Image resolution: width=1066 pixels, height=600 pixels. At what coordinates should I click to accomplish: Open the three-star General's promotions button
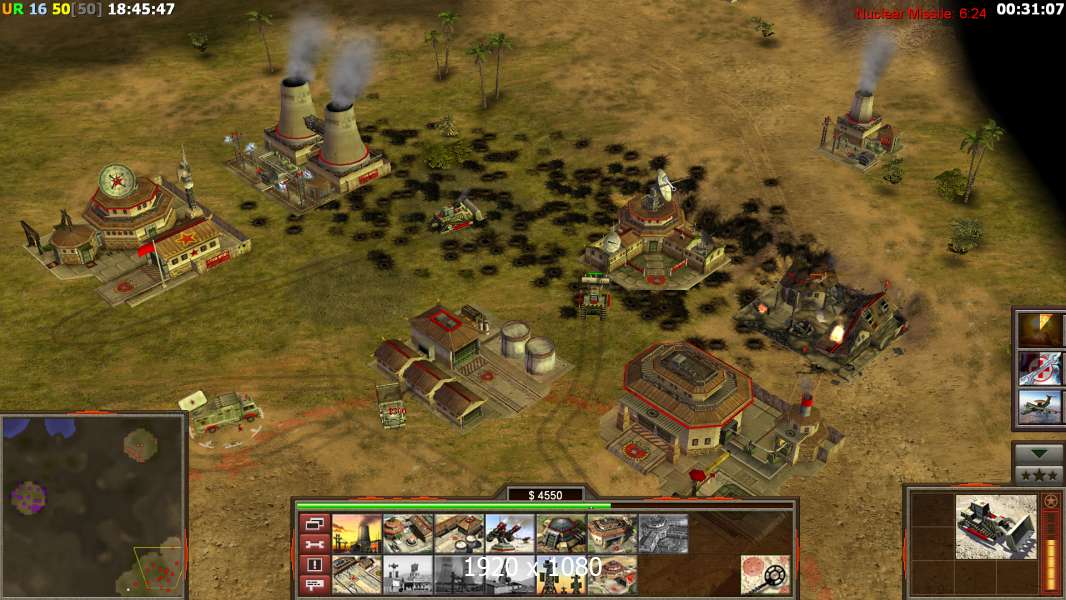coord(1039,474)
